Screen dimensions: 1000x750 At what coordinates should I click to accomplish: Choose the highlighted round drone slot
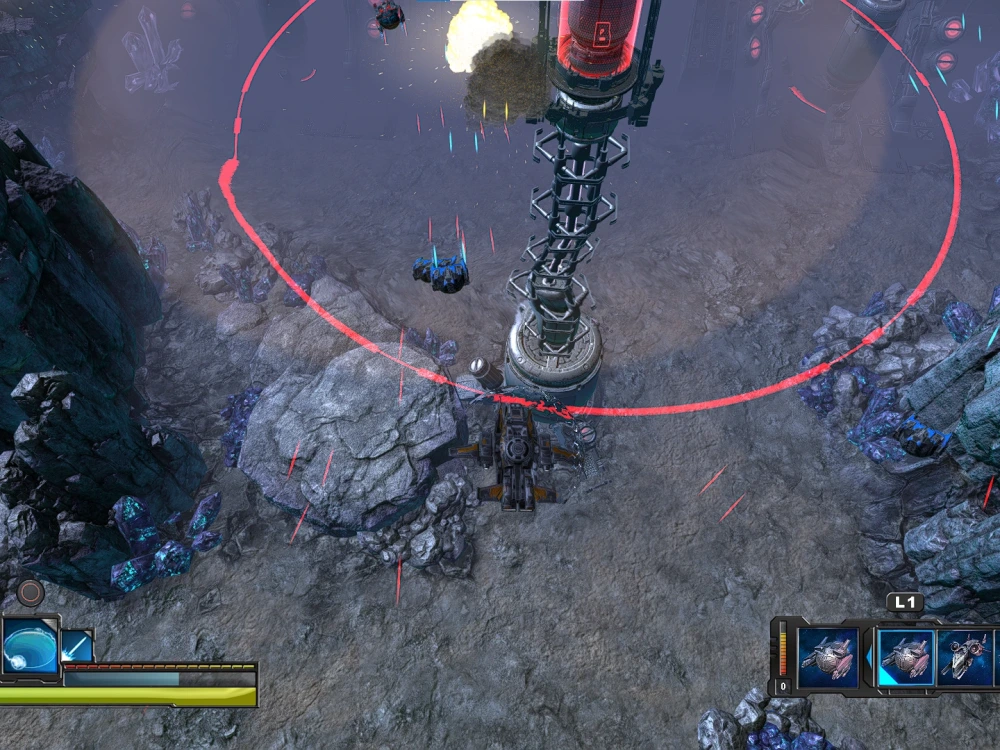[x=905, y=657]
